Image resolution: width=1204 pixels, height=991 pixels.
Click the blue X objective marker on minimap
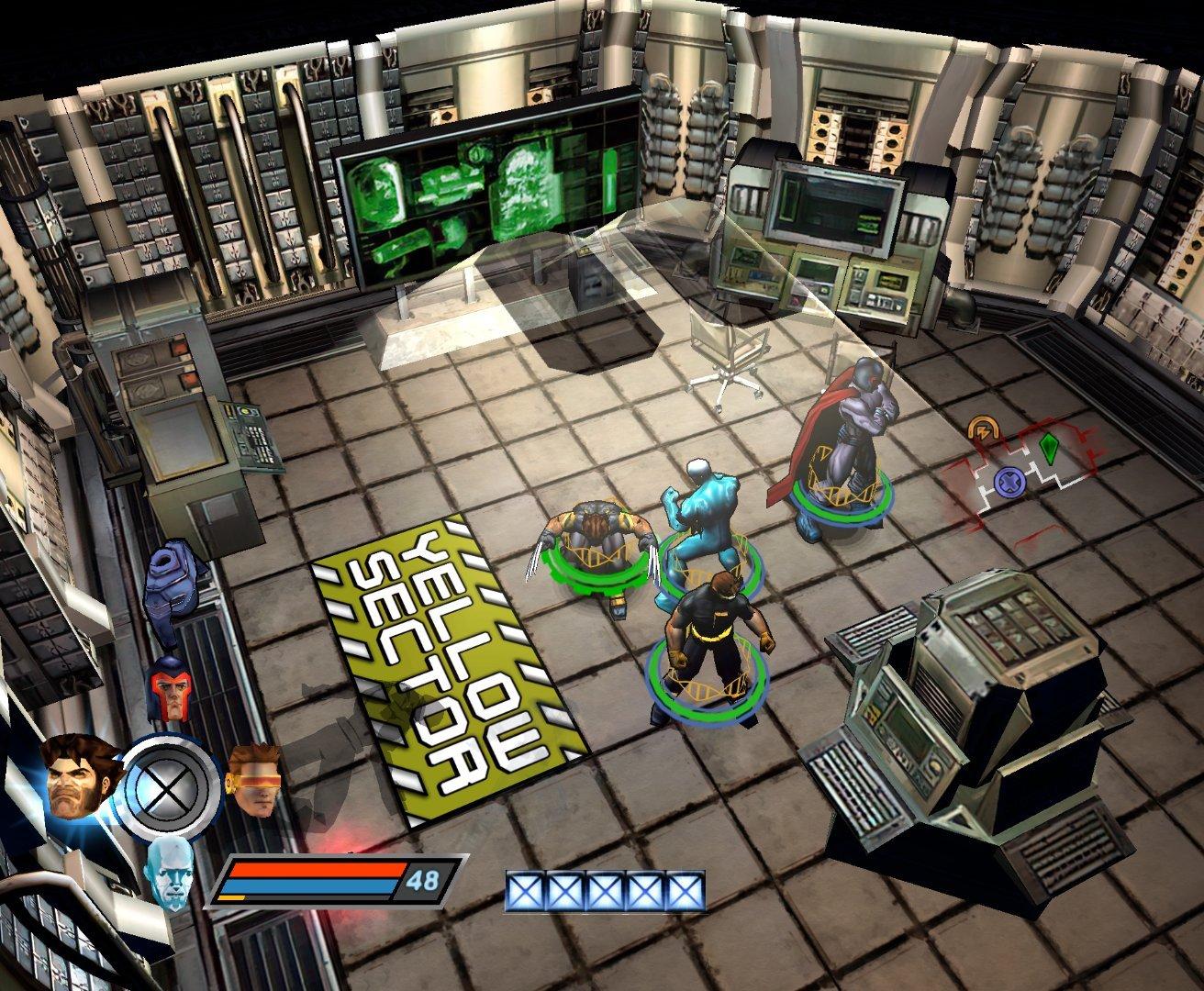click(1011, 481)
